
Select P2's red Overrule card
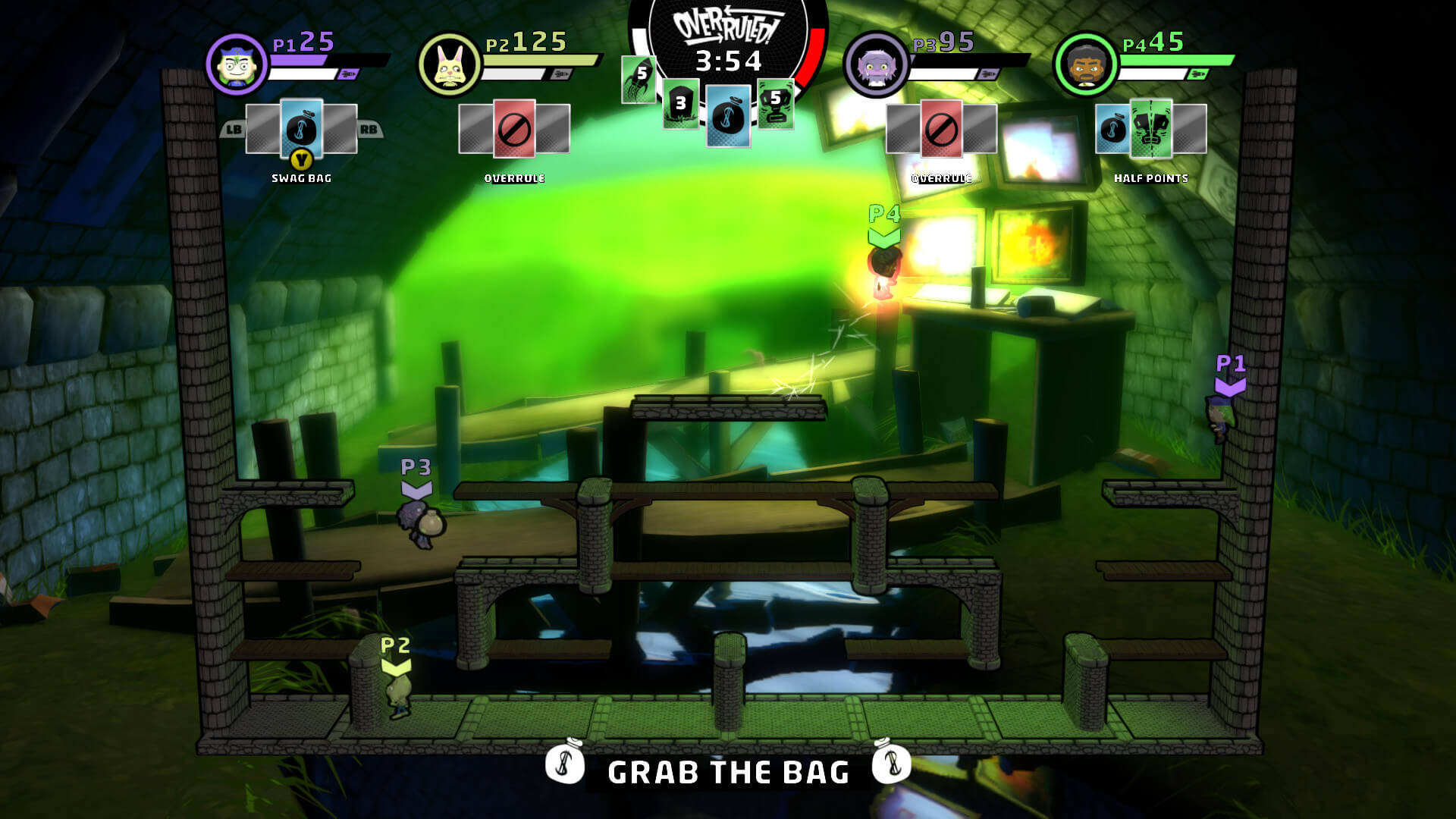(x=514, y=128)
